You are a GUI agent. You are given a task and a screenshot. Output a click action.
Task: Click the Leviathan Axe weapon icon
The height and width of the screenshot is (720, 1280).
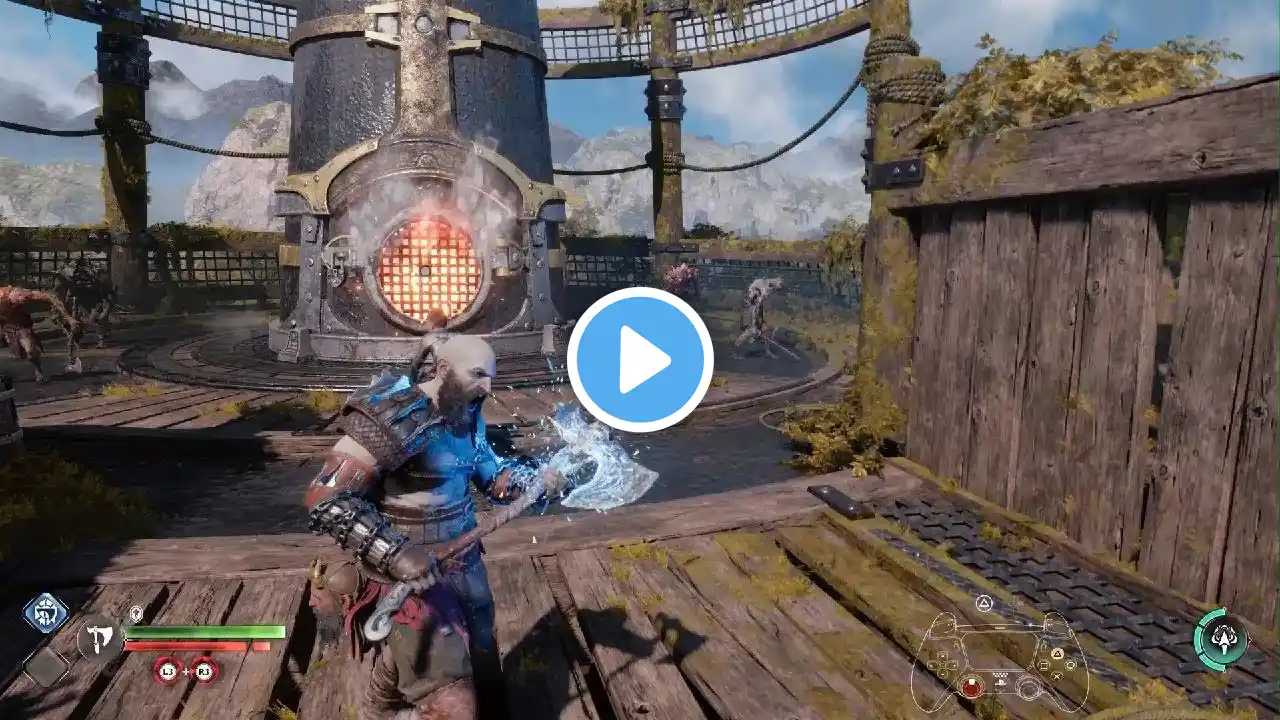100,637
